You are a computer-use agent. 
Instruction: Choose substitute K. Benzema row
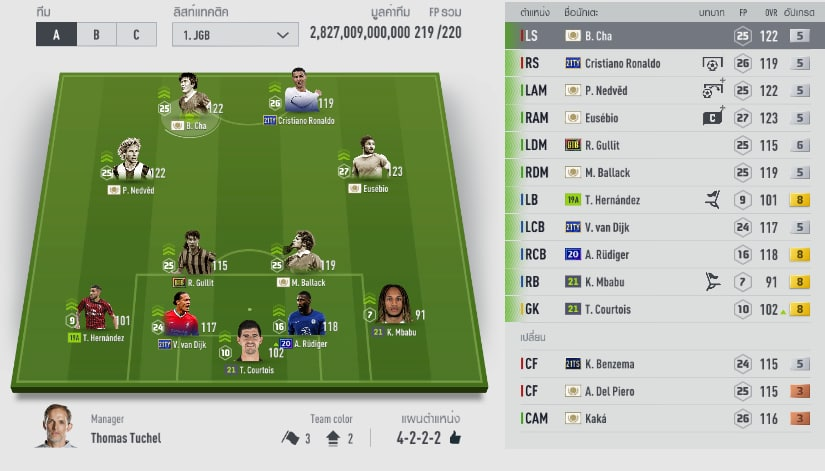[664, 364]
